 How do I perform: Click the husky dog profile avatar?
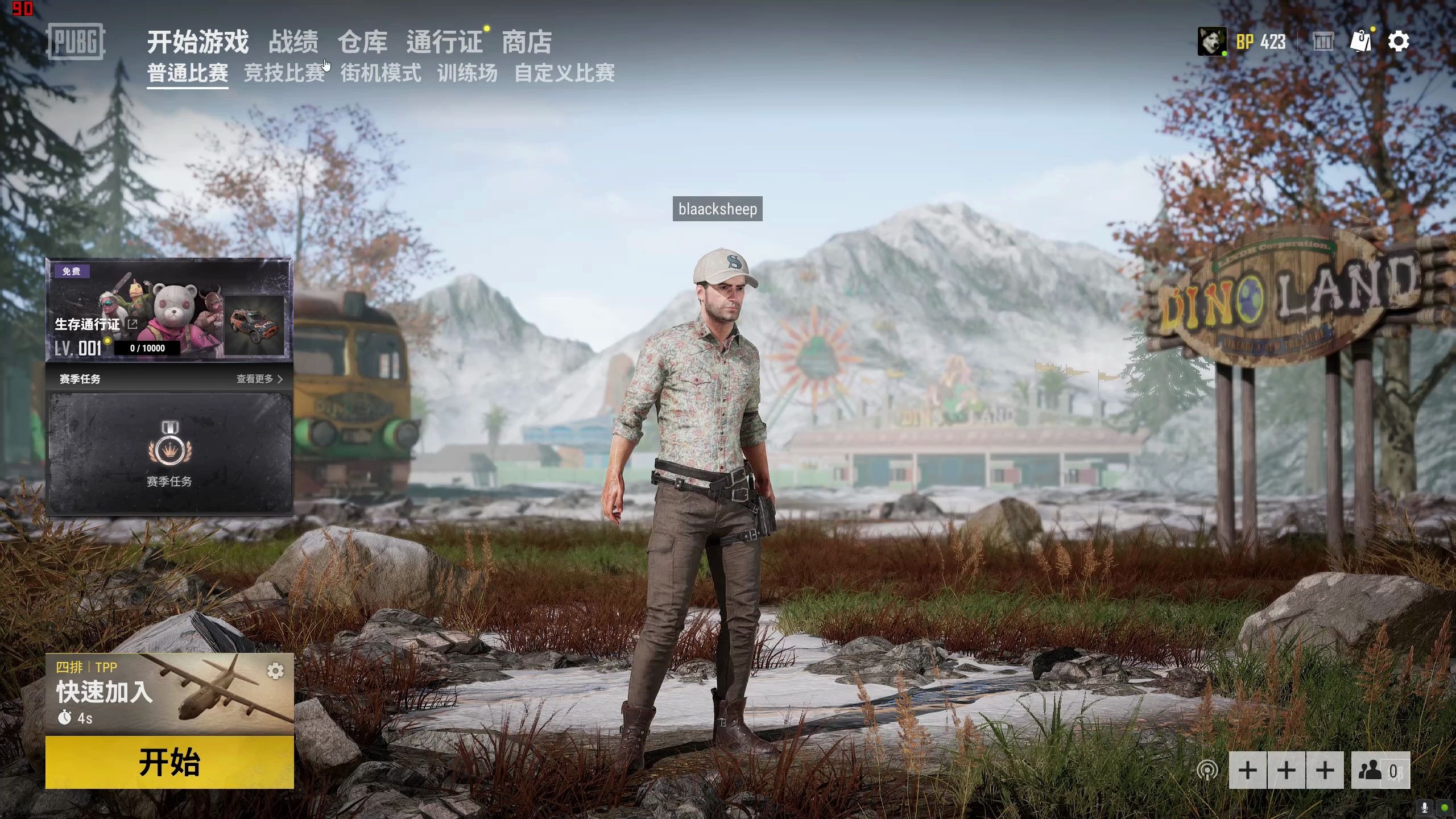click(x=1213, y=42)
